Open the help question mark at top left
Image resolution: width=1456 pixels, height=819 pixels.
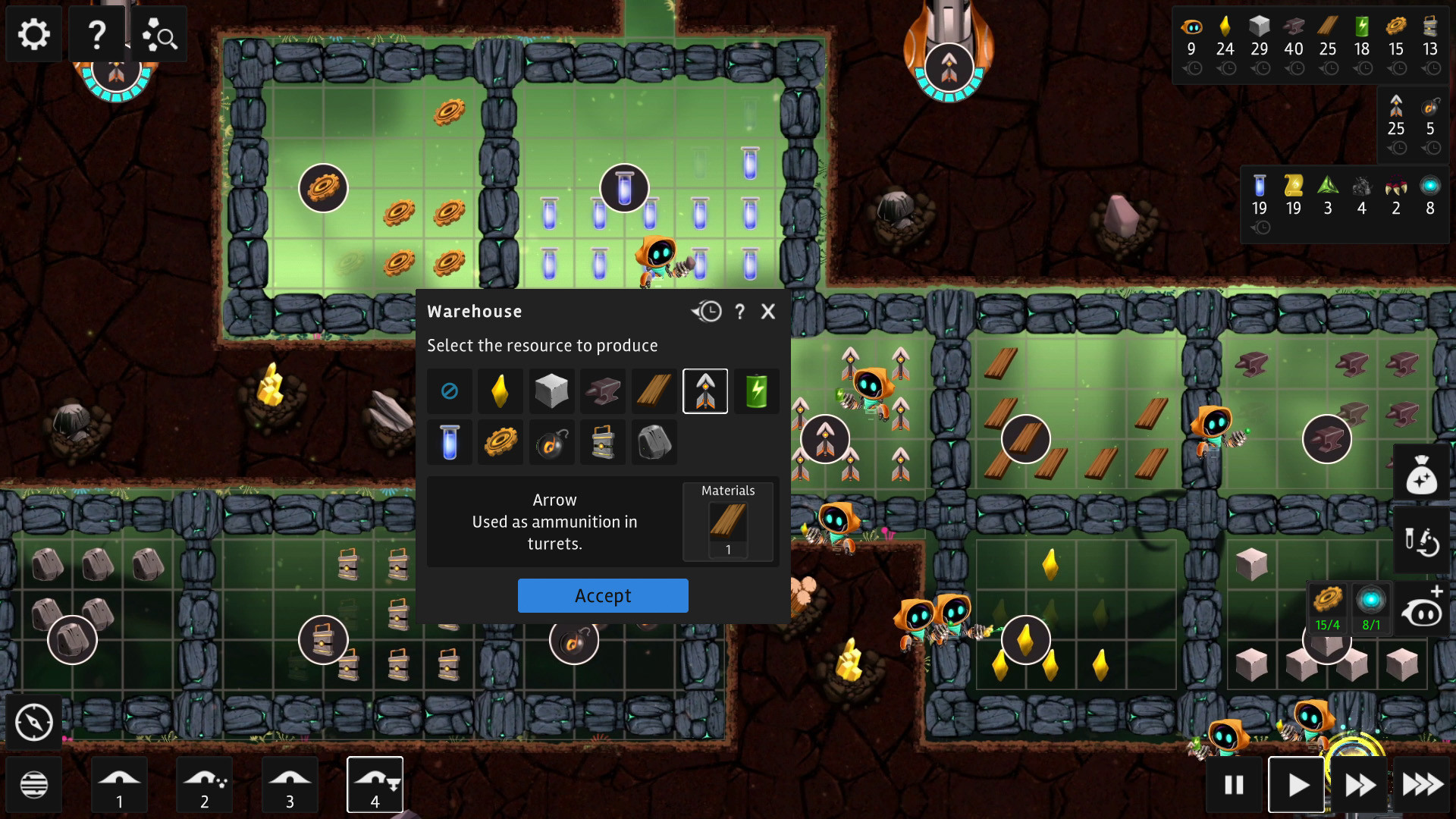tap(96, 33)
